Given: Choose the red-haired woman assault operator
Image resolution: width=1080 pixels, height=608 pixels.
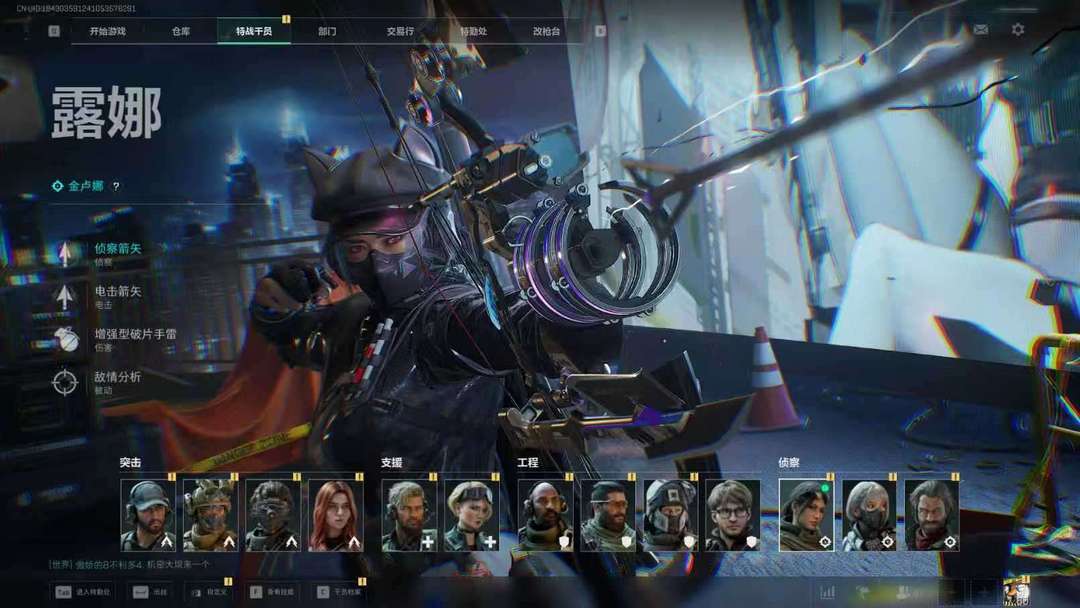Looking at the screenshot, I should 336,515.
